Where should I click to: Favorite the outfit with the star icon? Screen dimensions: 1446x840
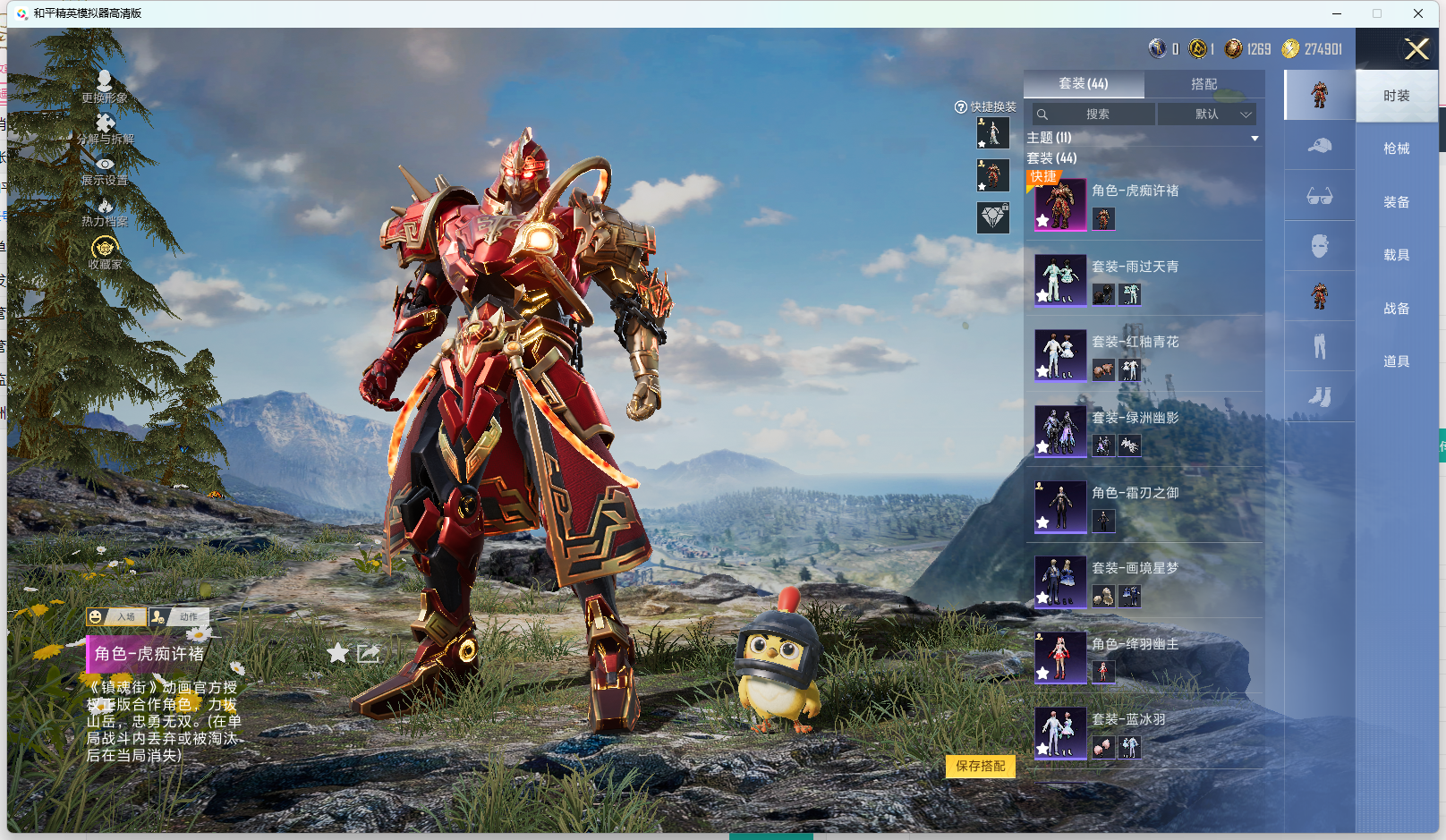click(x=337, y=653)
